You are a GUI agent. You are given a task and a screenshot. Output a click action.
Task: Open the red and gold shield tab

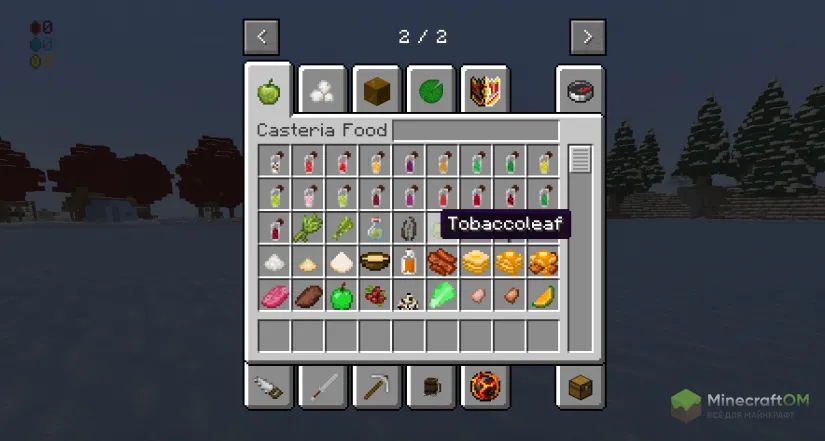[485, 91]
